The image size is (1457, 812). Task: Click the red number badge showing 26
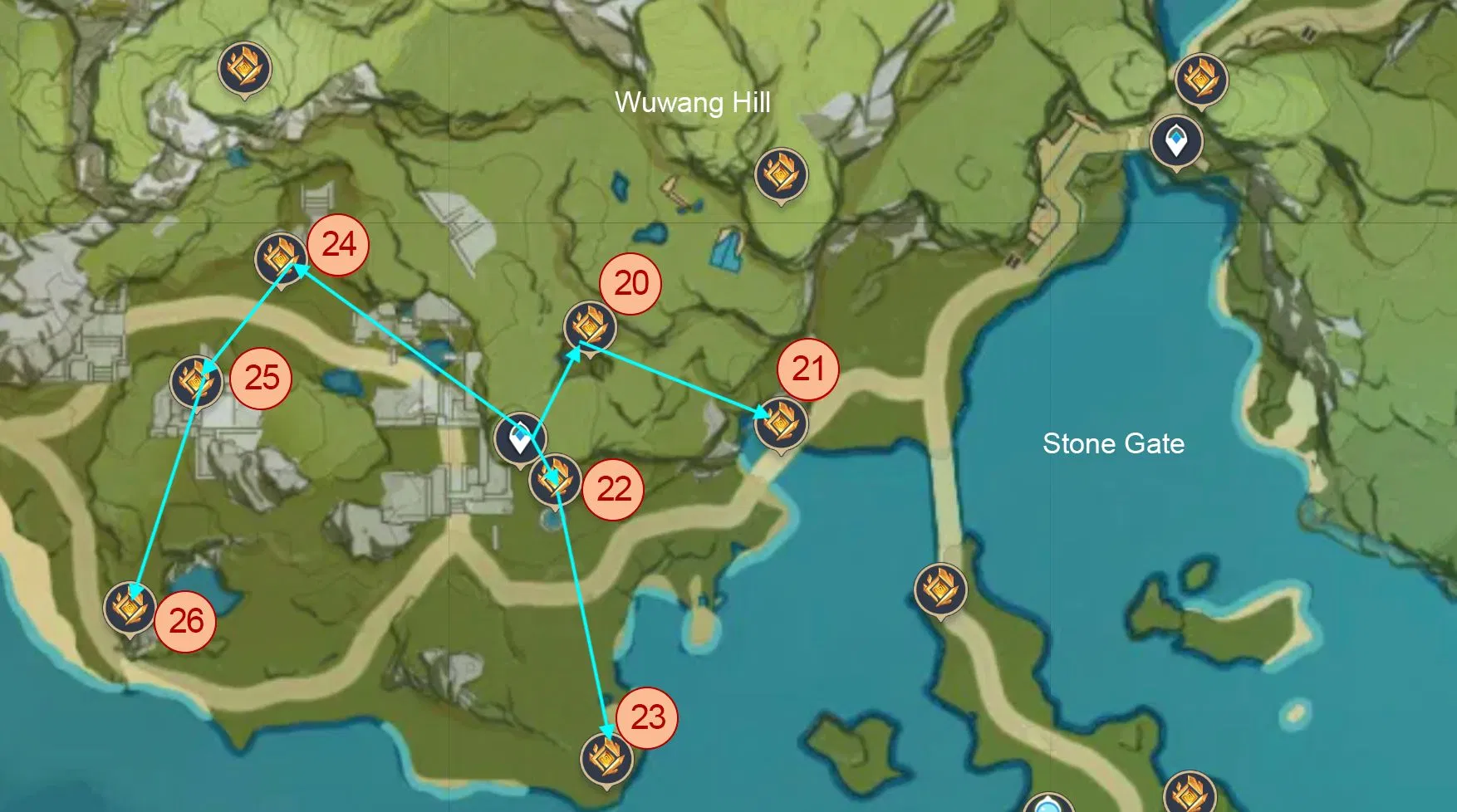[x=188, y=620]
